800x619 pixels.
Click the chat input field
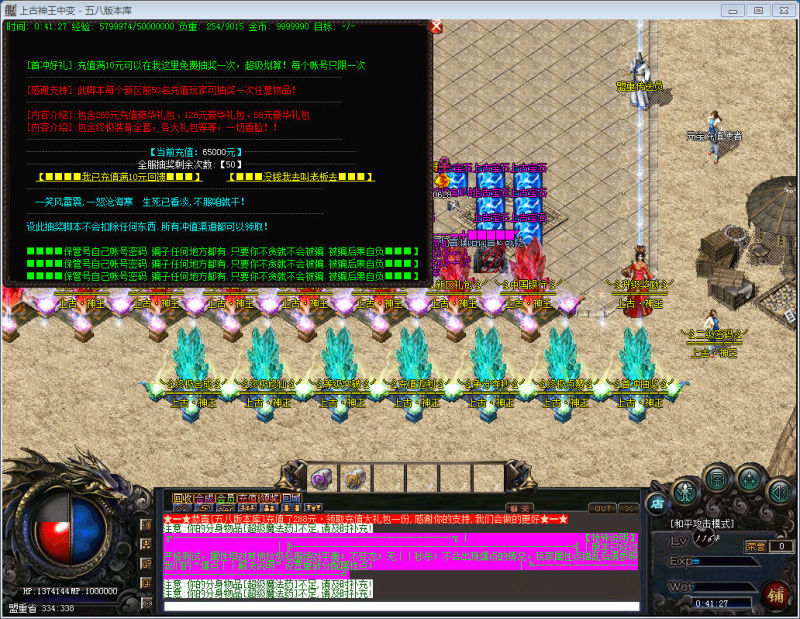[x=400, y=606]
